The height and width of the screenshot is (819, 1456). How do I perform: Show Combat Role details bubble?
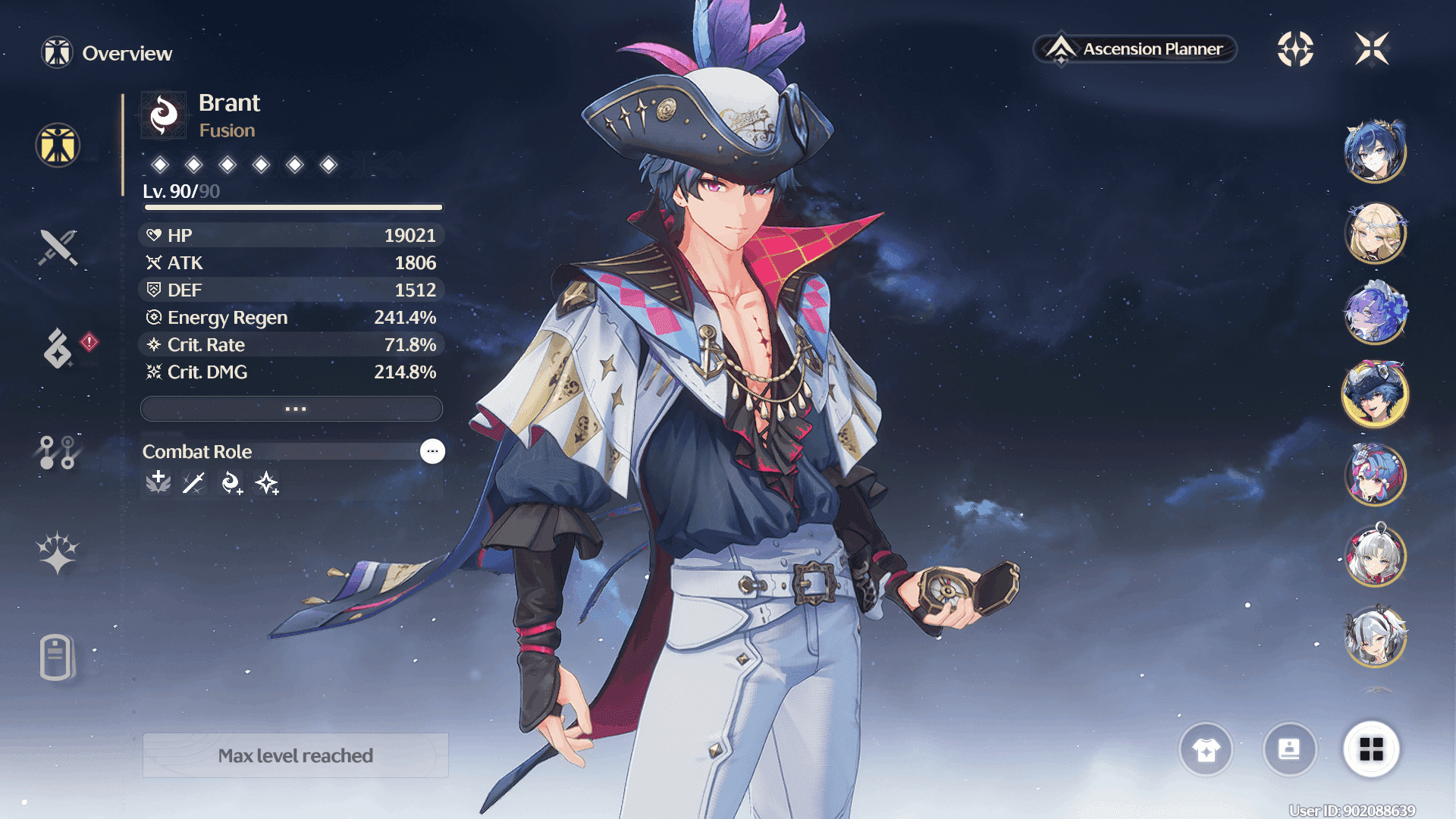click(432, 451)
